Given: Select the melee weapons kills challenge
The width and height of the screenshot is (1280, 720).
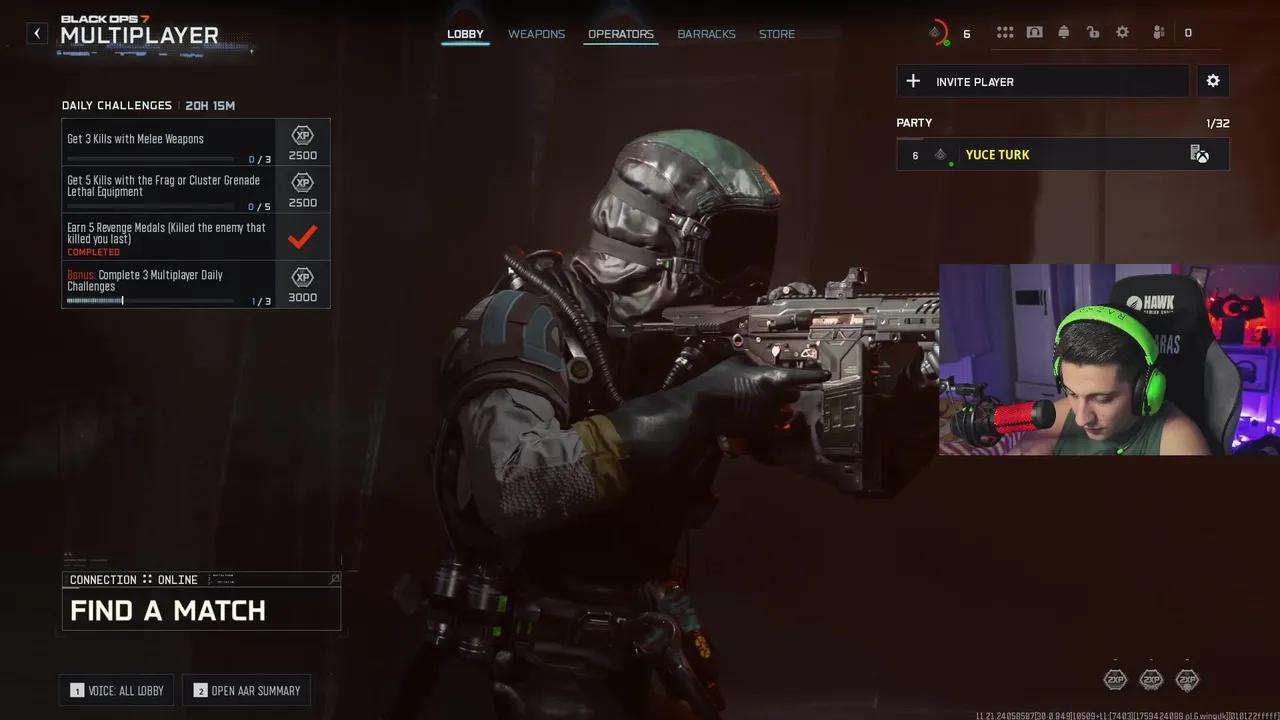Looking at the screenshot, I should coord(168,143).
